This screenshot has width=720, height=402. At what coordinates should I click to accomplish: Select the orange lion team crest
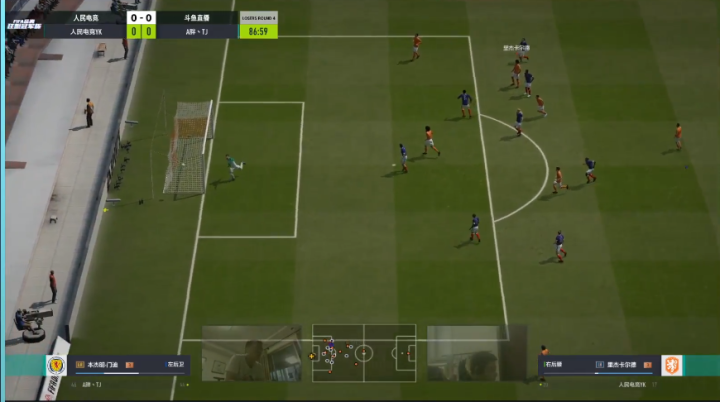coord(672,366)
